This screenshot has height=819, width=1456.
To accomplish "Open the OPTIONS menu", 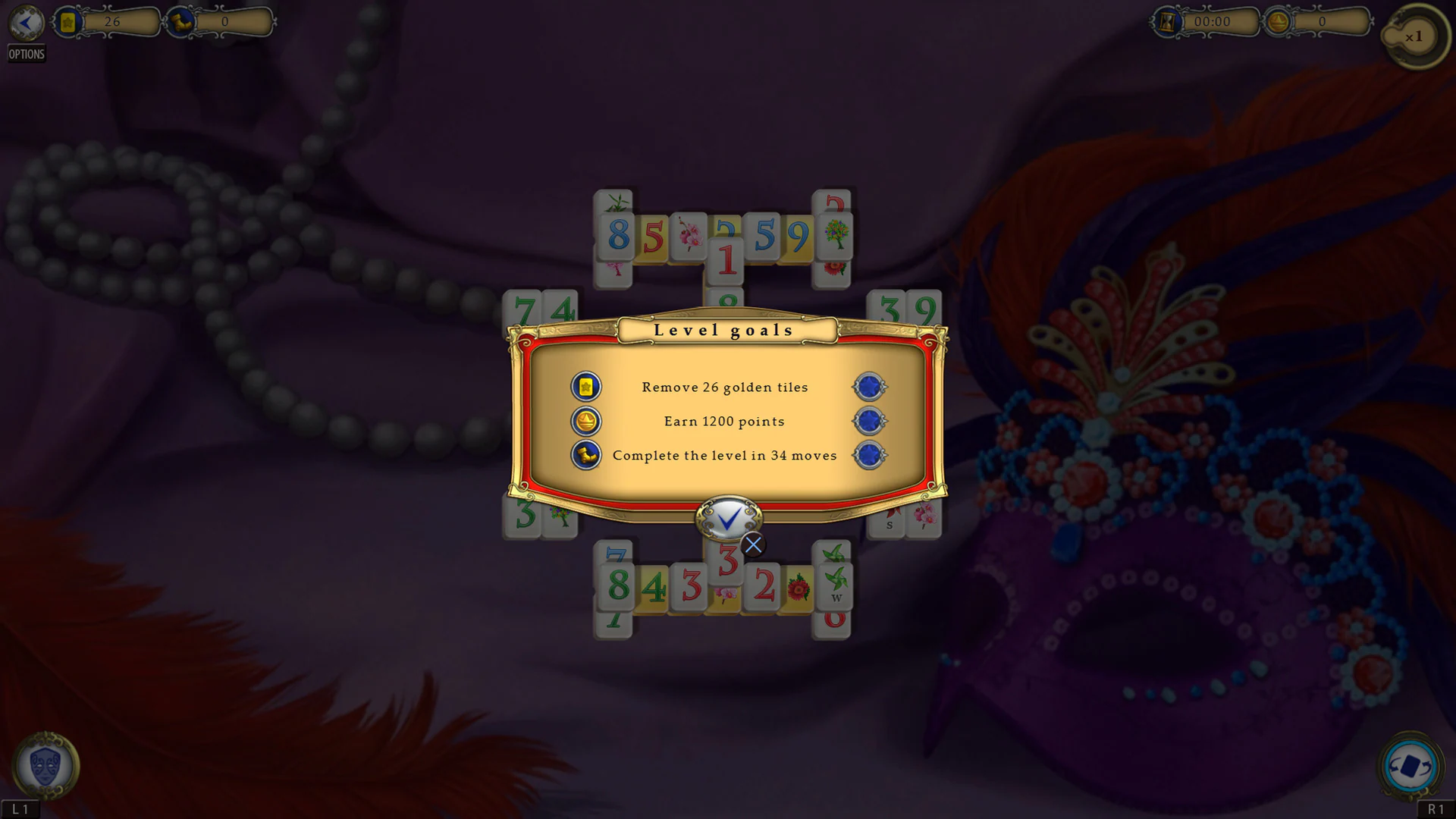I will click(x=26, y=54).
